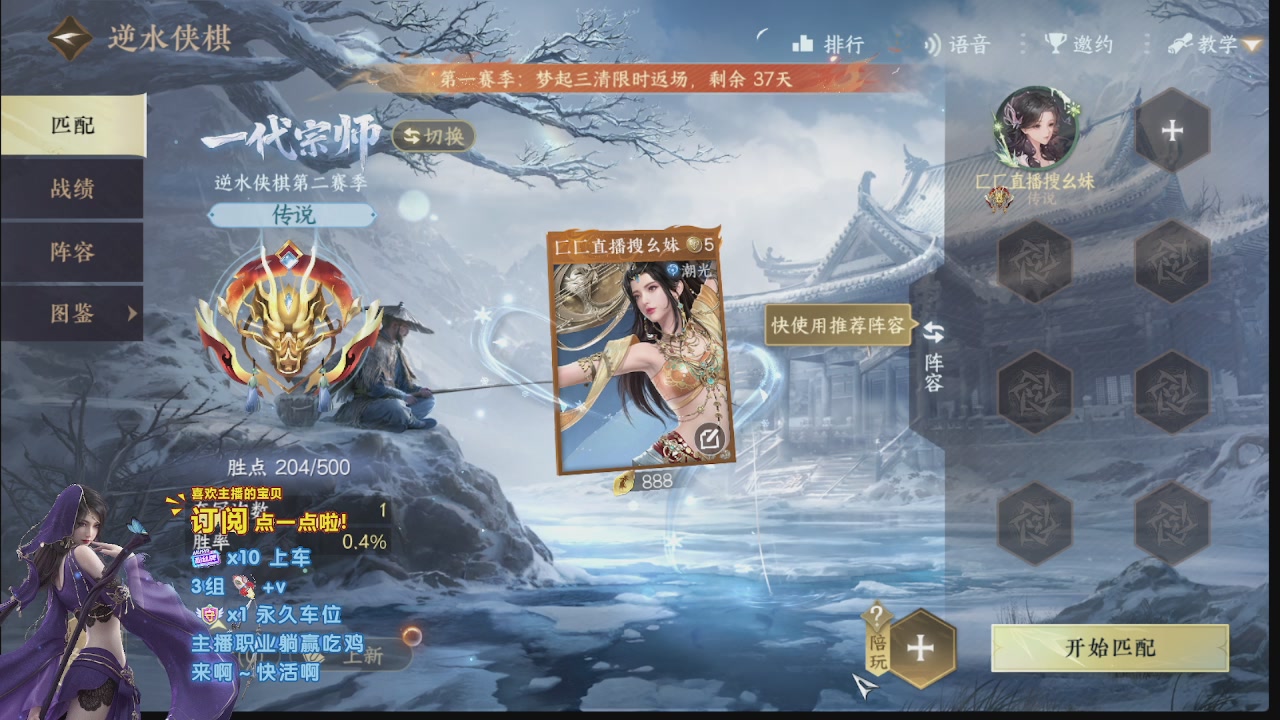Screen dimensions: 1280x720
Task: Switch to the 匹配 tab
Action: [x=70, y=124]
